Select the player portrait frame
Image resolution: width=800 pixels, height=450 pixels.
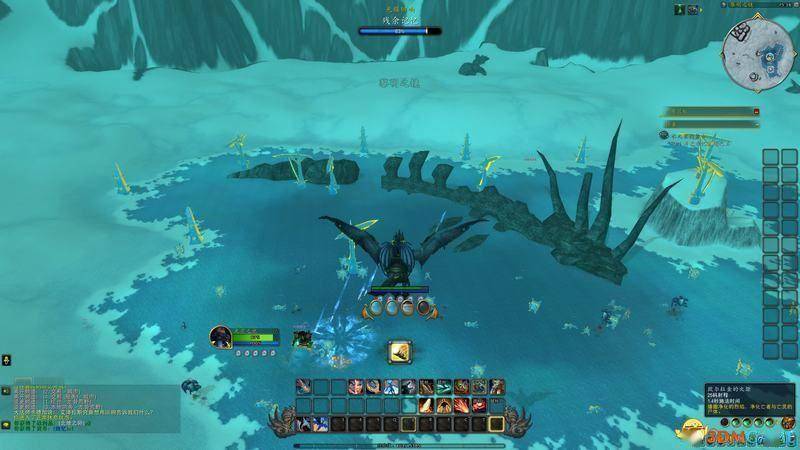point(221,338)
